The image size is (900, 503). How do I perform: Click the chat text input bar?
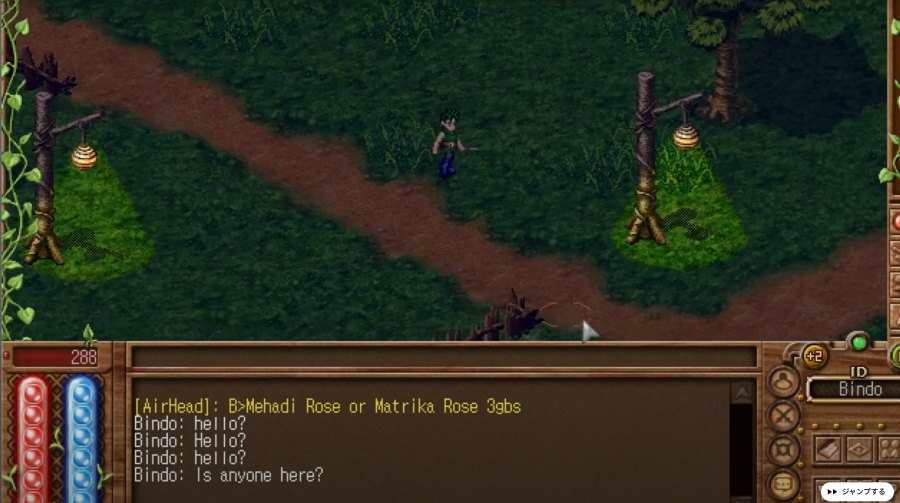click(443, 357)
